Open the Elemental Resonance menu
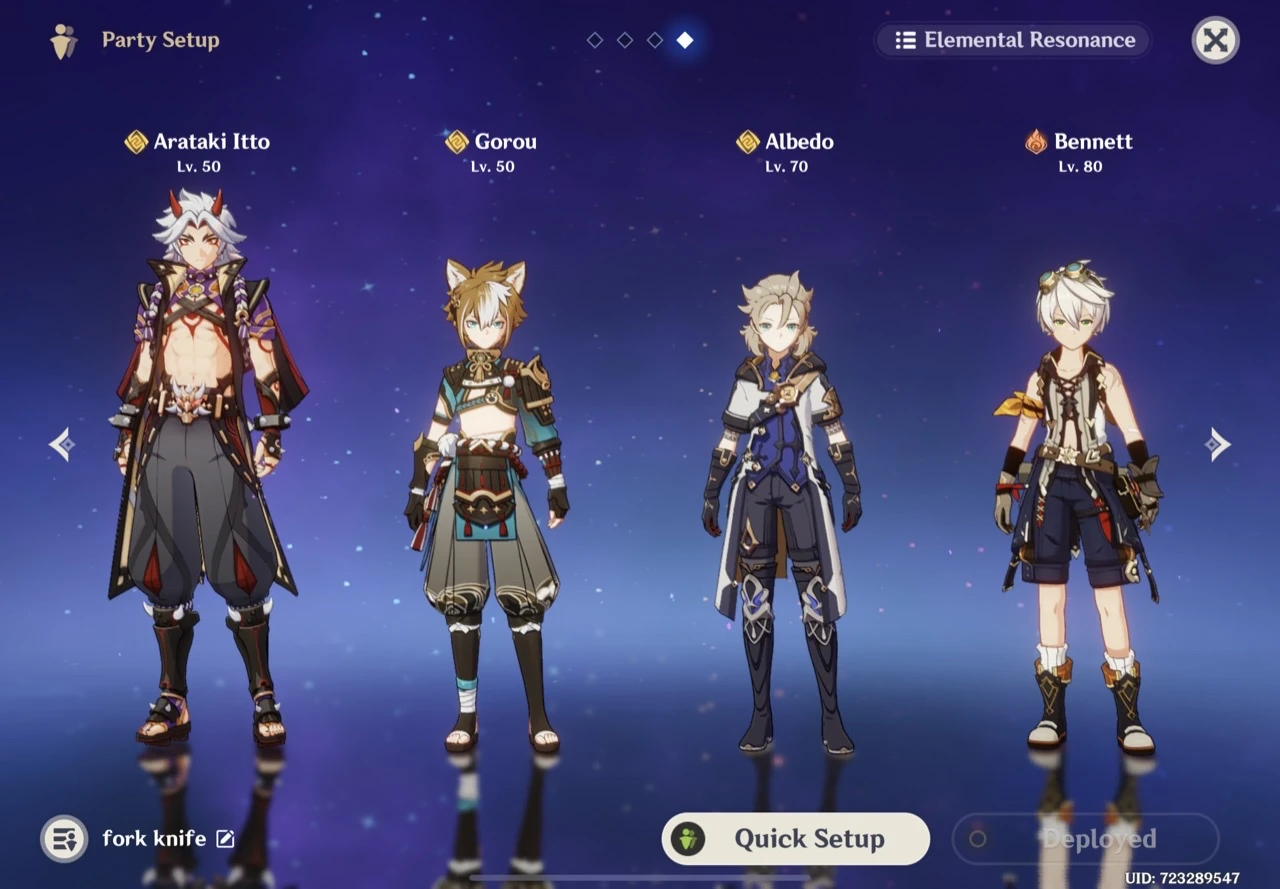This screenshot has width=1280, height=889. (x=1013, y=40)
